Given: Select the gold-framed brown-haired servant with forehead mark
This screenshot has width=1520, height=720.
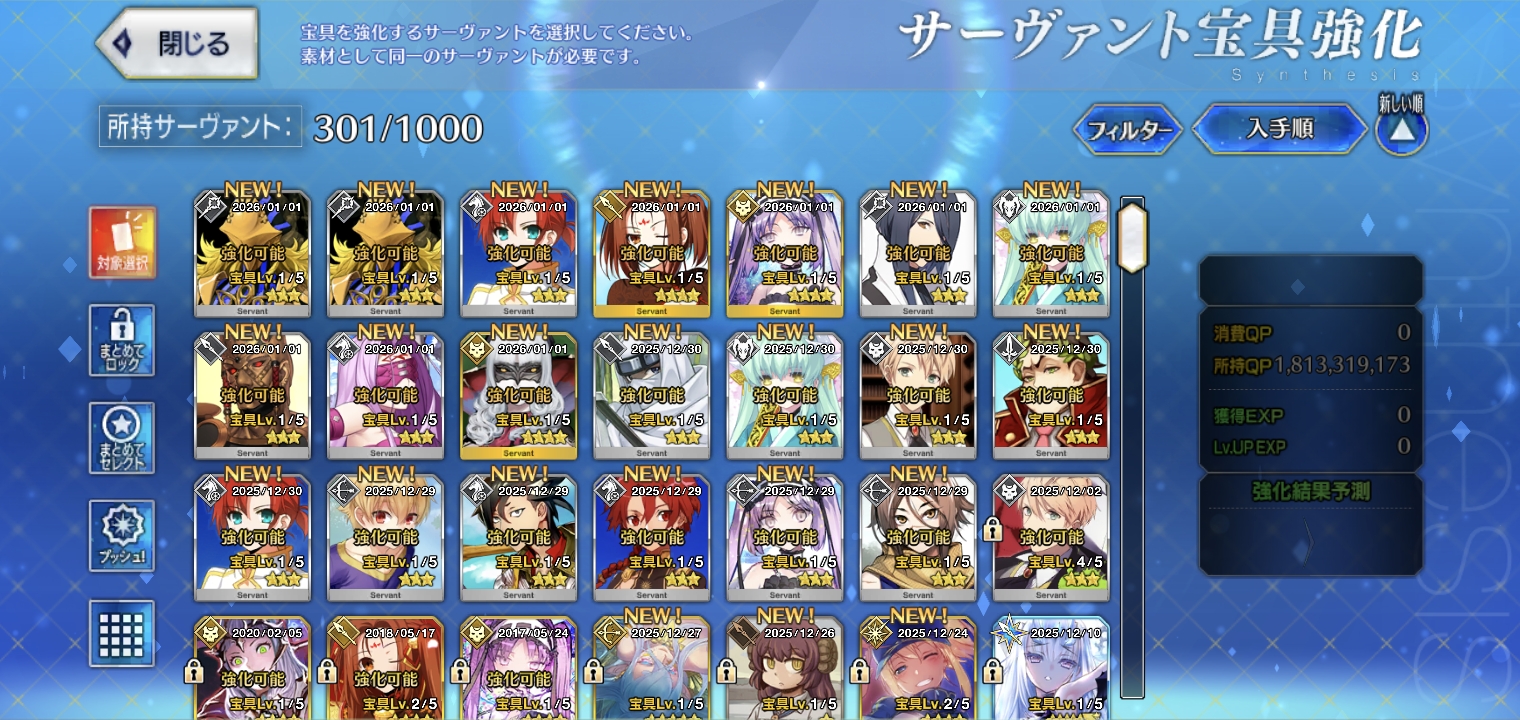Looking at the screenshot, I should pos(651,252).
